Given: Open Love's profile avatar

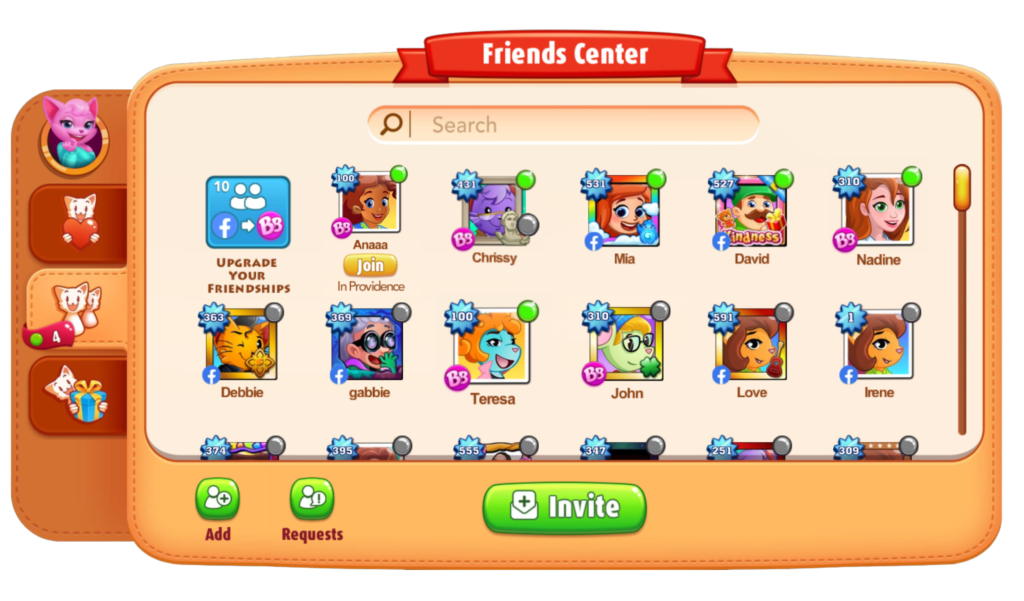Looking at the screenshot, I should pyautogui.click(x=751, y=347).
